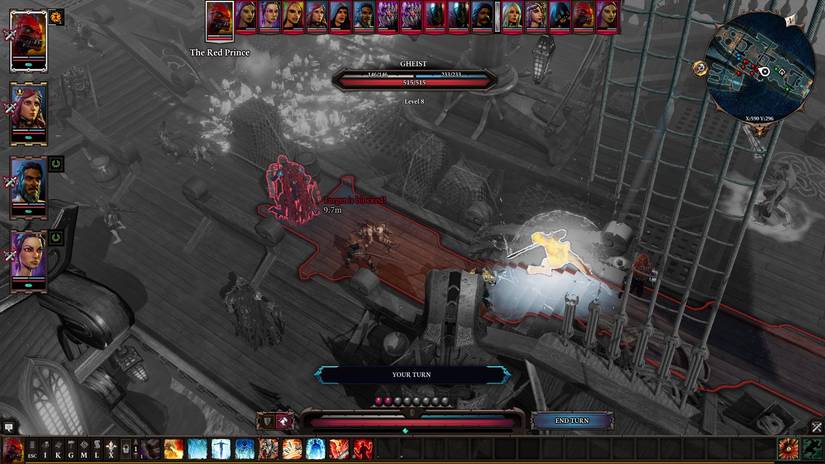Open the circular minimap
825x464 pixels.
coord(762,66)
